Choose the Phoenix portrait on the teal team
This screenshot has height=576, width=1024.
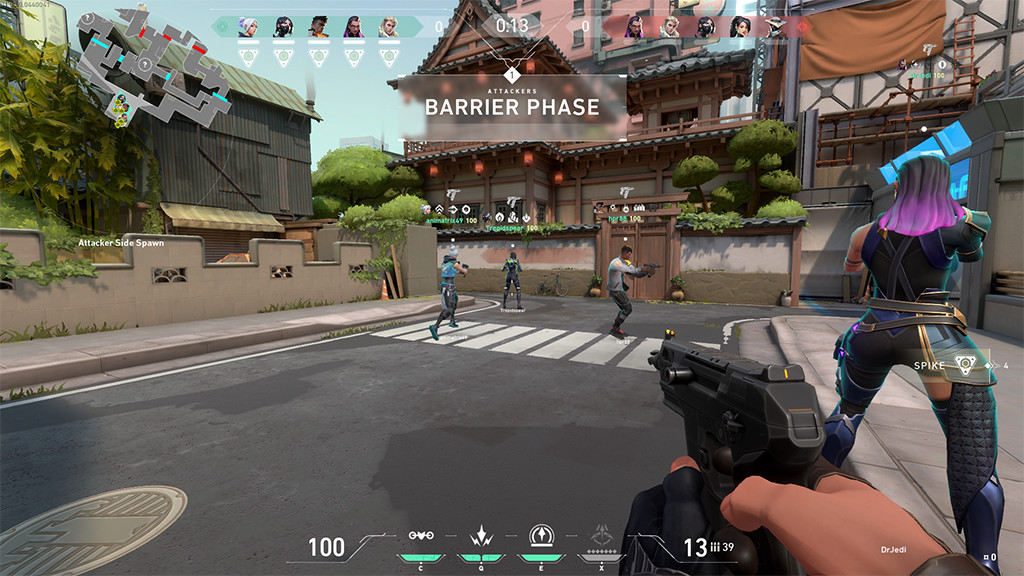(318, 27)
